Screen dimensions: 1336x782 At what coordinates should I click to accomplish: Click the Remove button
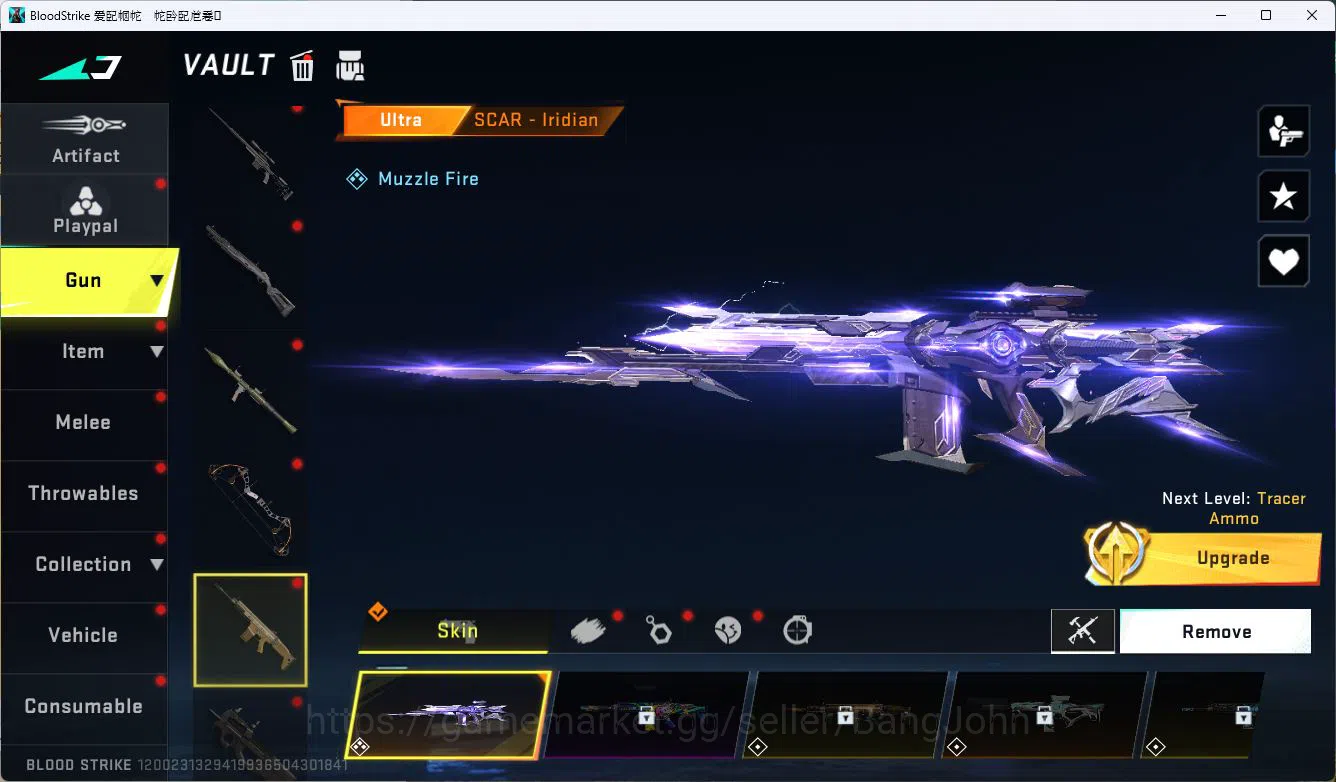(1215, 631)
